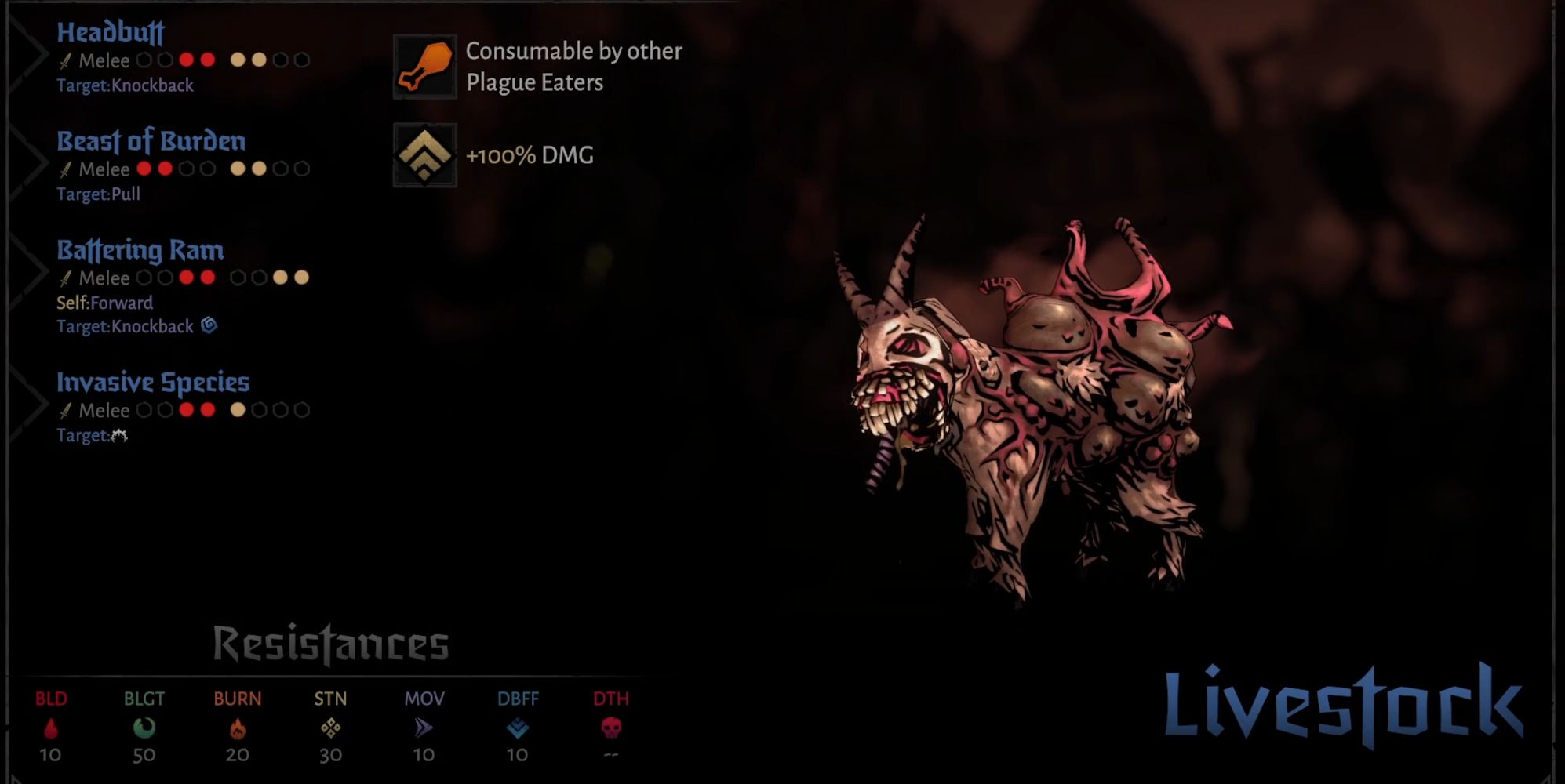Click the knockback swirl icon under Battering Ram
The width and height of the screenshot is (1565, 784).
(x=209, y=325)
